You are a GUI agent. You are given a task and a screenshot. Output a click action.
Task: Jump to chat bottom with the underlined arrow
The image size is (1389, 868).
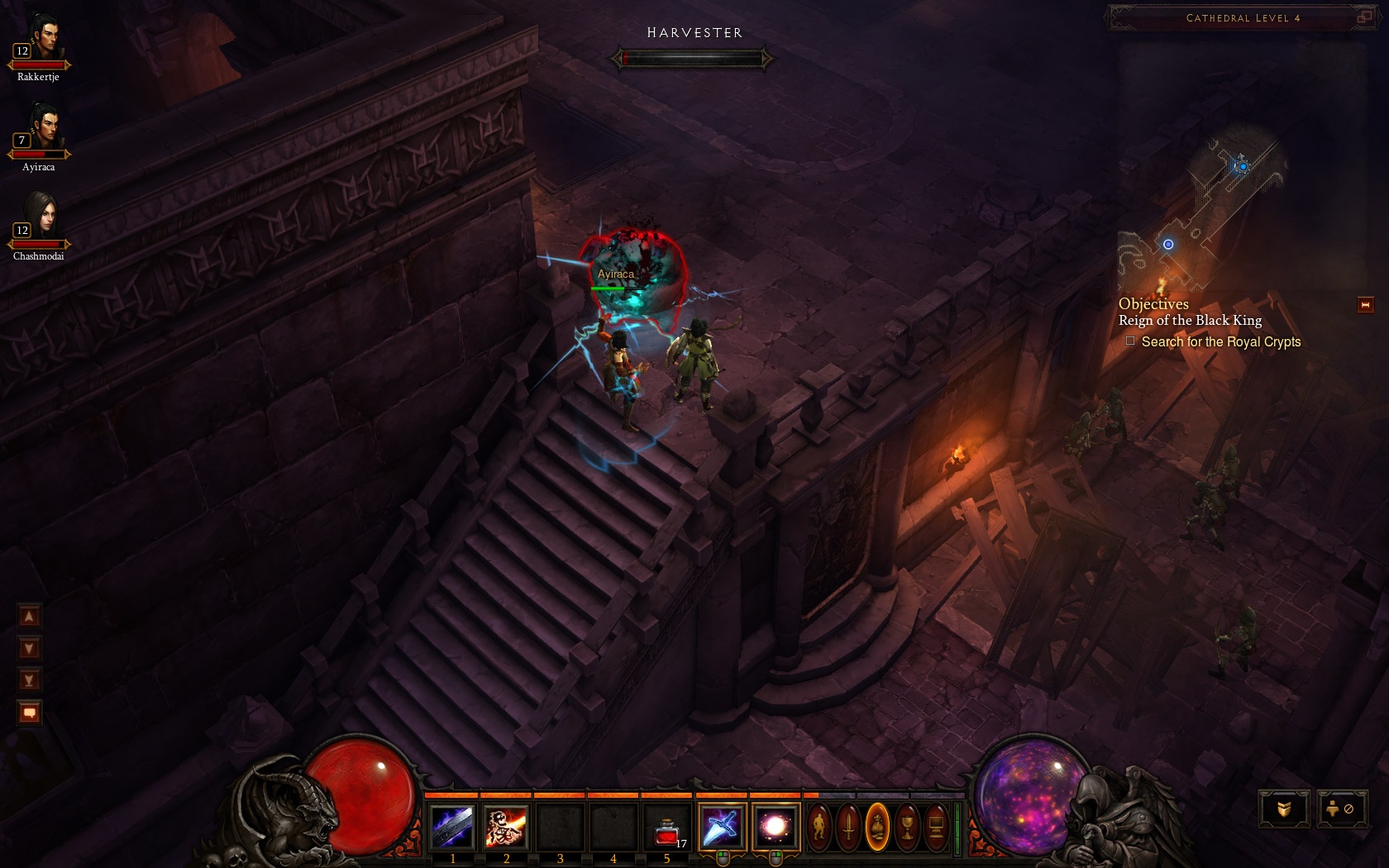pos(29,680)
